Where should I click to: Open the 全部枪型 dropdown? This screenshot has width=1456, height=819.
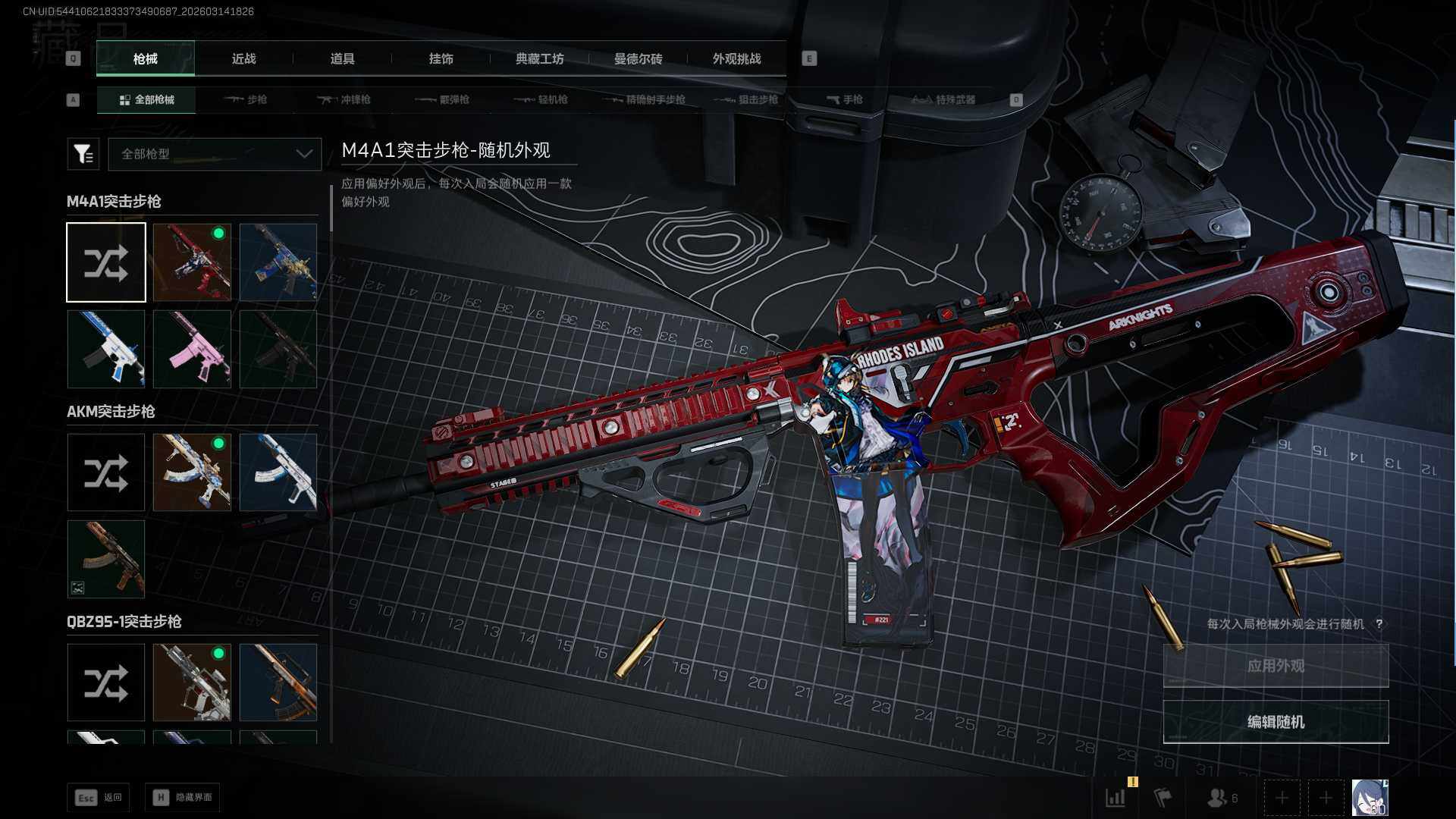(215, 154)
